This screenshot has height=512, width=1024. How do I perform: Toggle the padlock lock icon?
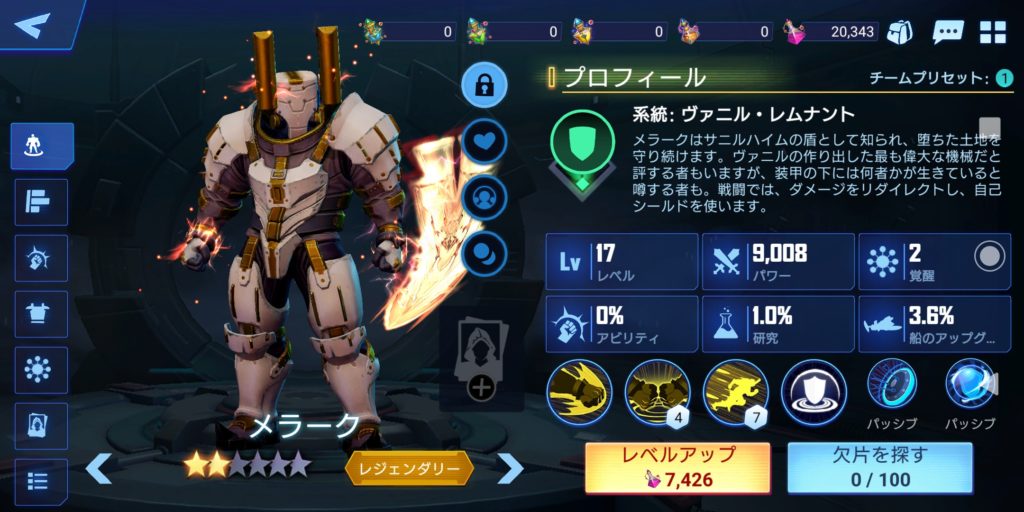coord(484,85)
